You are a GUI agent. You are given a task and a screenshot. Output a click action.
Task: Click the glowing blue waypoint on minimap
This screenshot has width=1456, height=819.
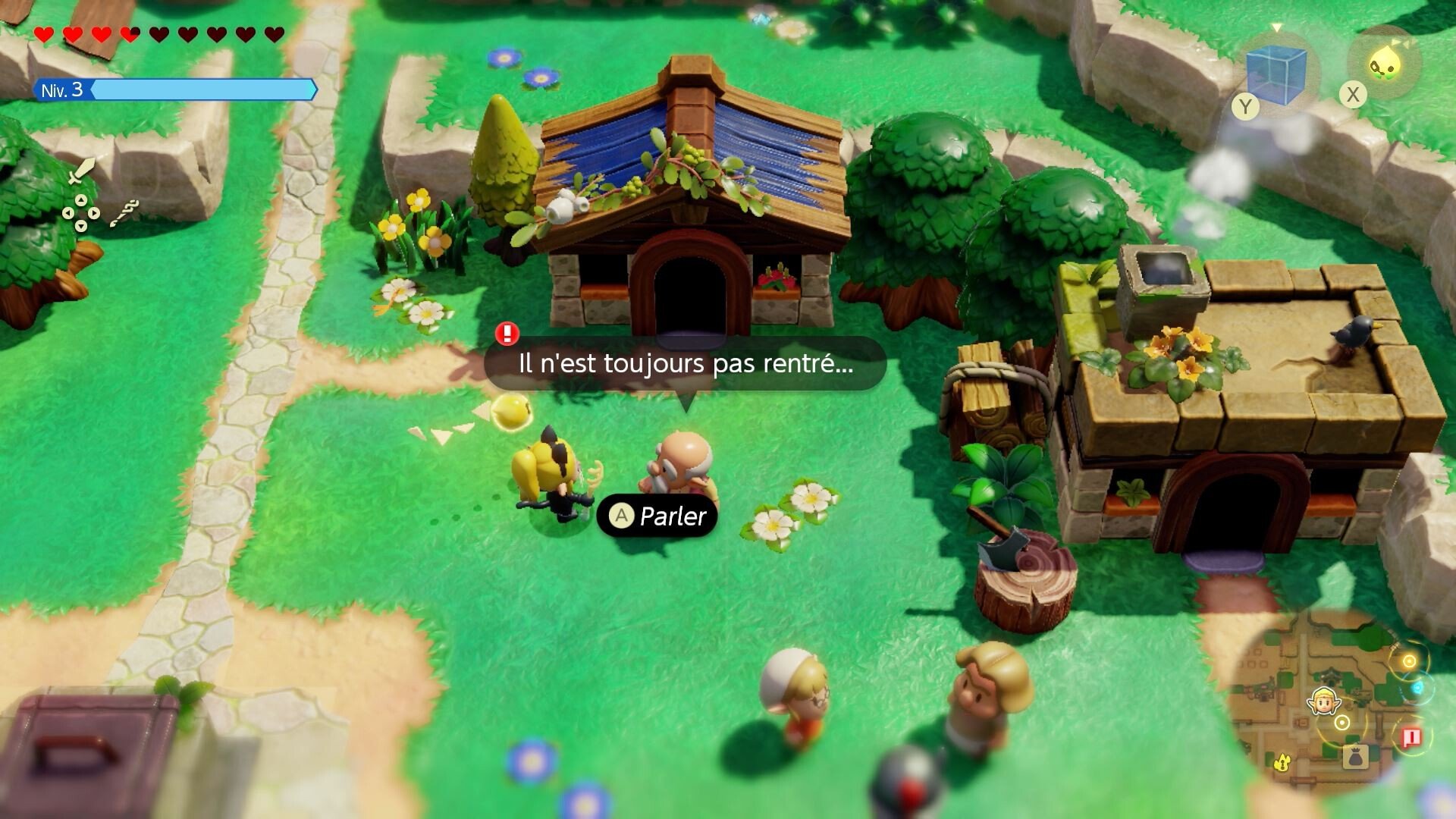pyautogui.click(x=1417, y=689)
